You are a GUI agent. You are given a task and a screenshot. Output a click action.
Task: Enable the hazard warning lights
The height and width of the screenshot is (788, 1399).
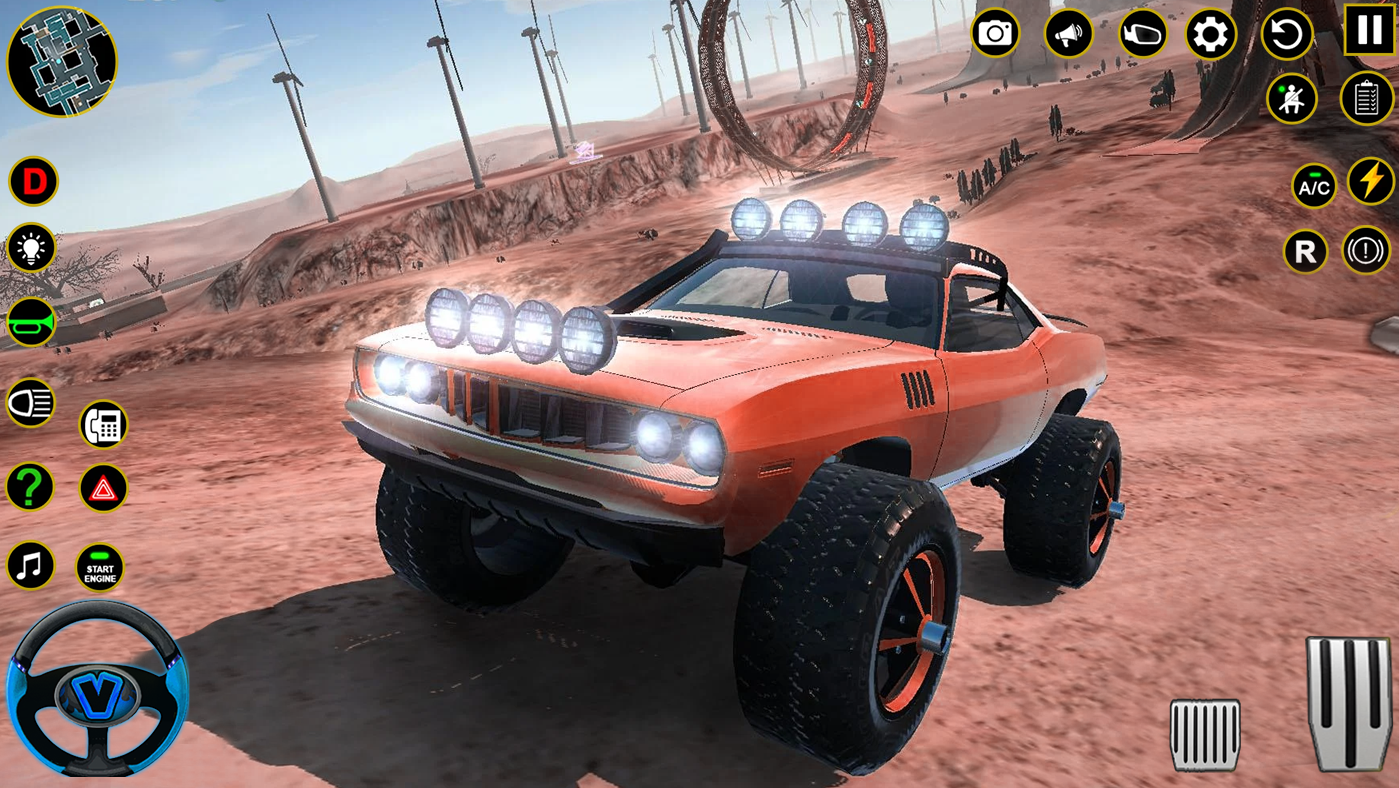(103, 487)
